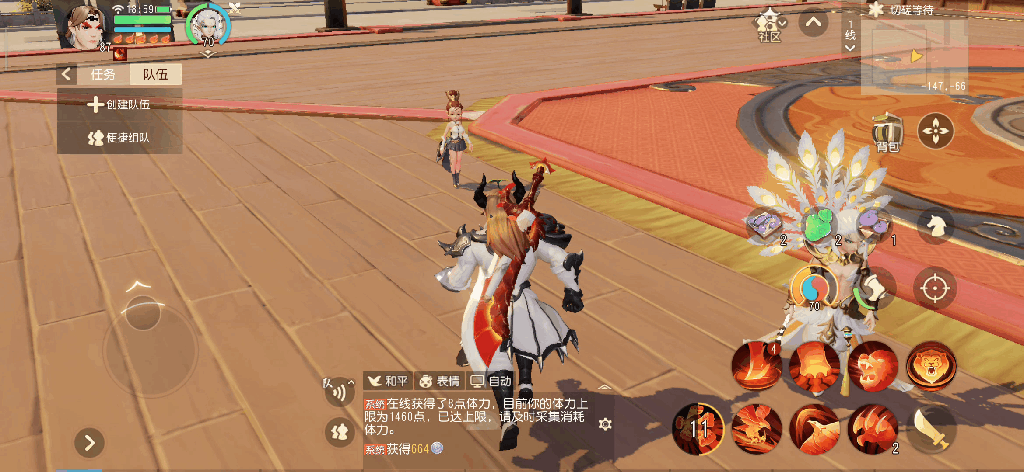Select the white-haired companion portrait

click(208, 24)
